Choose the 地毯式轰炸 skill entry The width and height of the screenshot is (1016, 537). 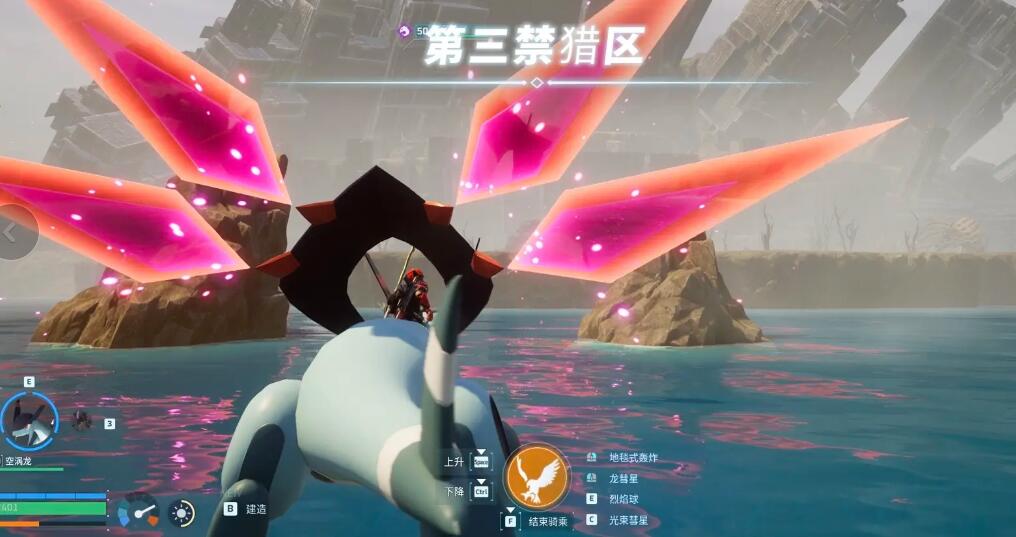point(633,458)
